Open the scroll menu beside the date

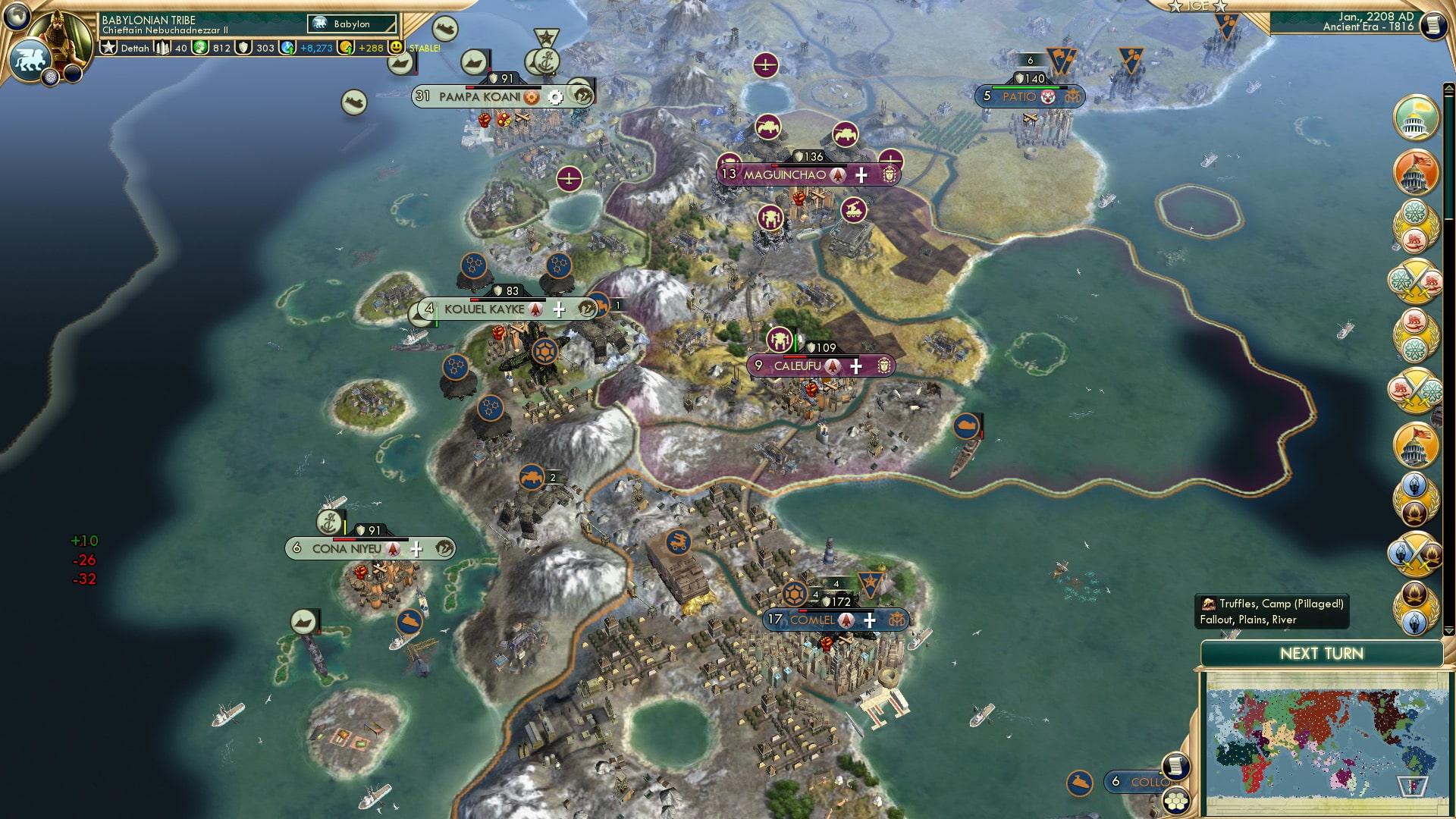pyautogui.click(x=1433, y=25)
